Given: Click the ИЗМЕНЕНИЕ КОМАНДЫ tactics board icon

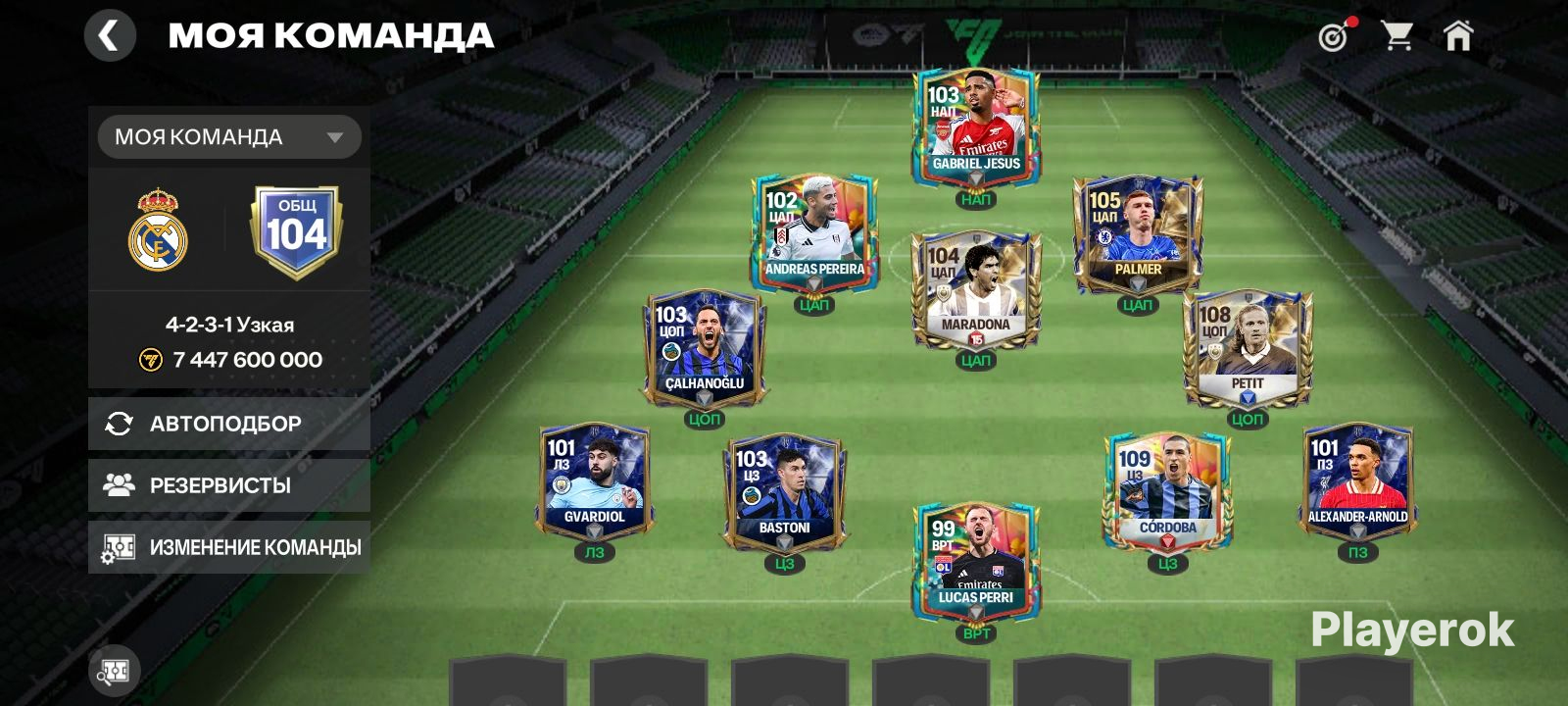Looking at the screenshot, I should 121,546.
